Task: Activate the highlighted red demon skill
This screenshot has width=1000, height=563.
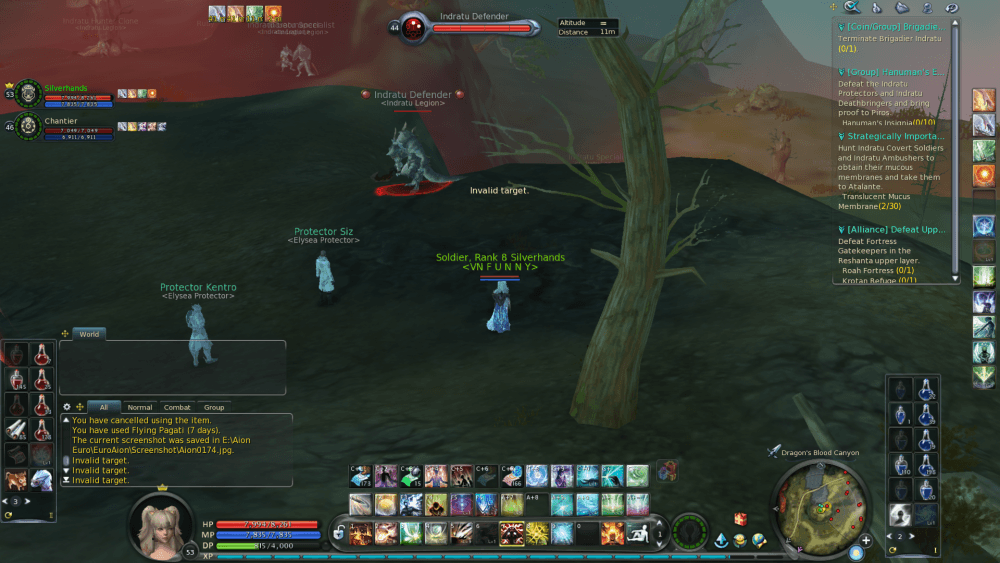Action: point(511,533)
